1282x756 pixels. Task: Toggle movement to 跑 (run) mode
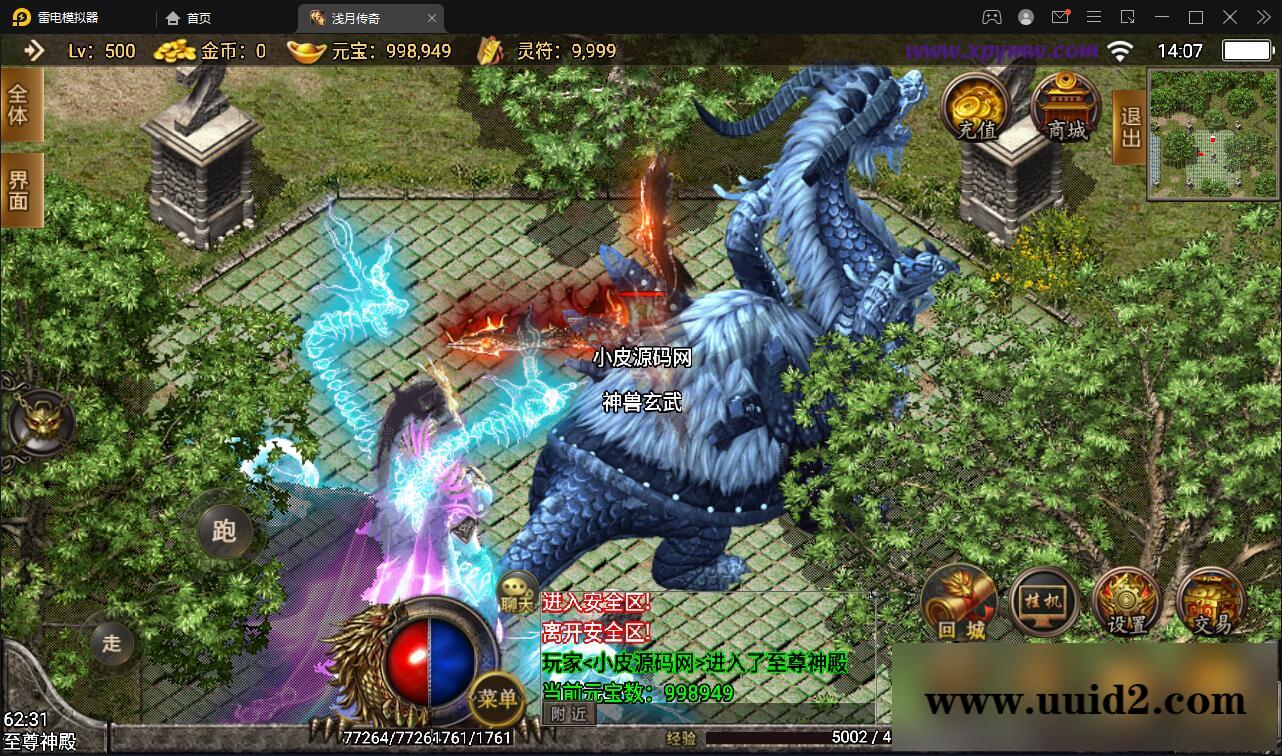tap(223, 531)
